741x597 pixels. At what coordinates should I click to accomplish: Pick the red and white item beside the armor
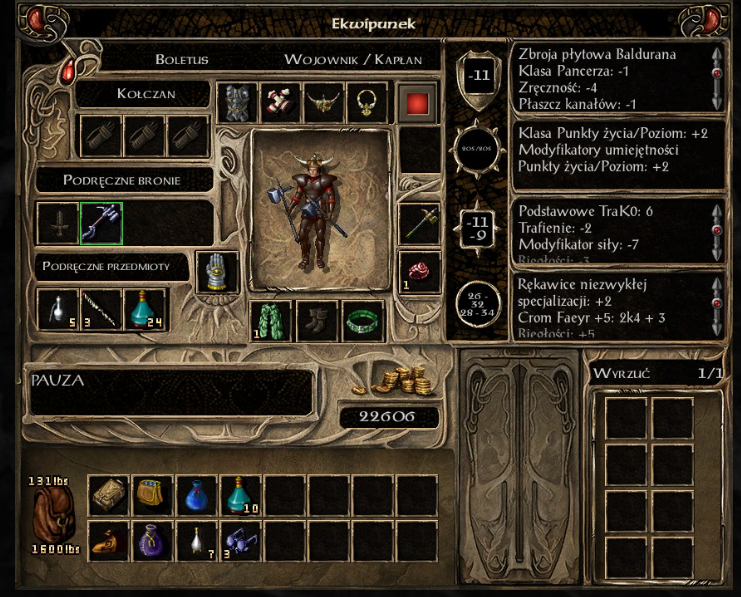click(279, 103)
